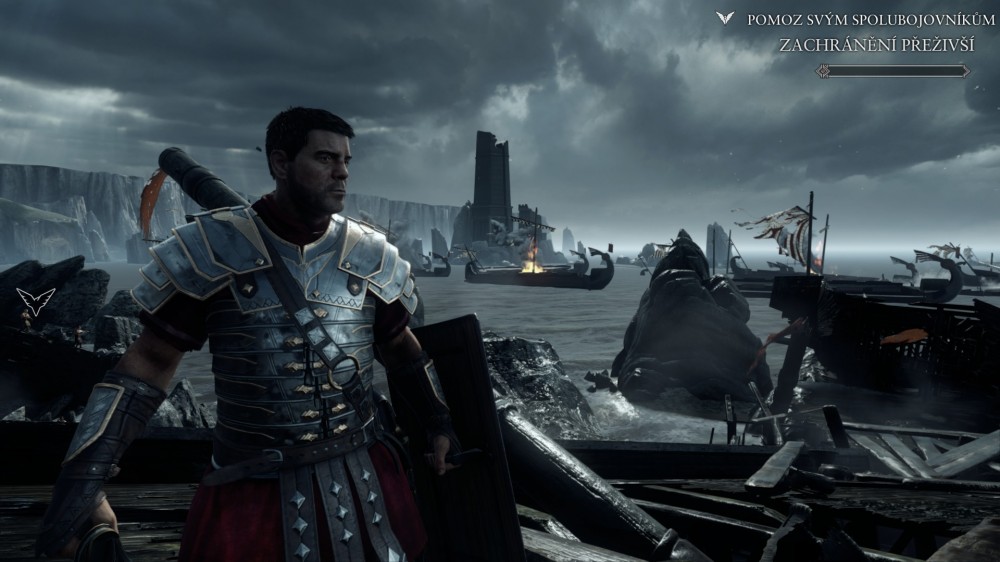Select the eagle waypoint marker over the rocks
The image size is (1000, 562).
[x=35, y=301]
